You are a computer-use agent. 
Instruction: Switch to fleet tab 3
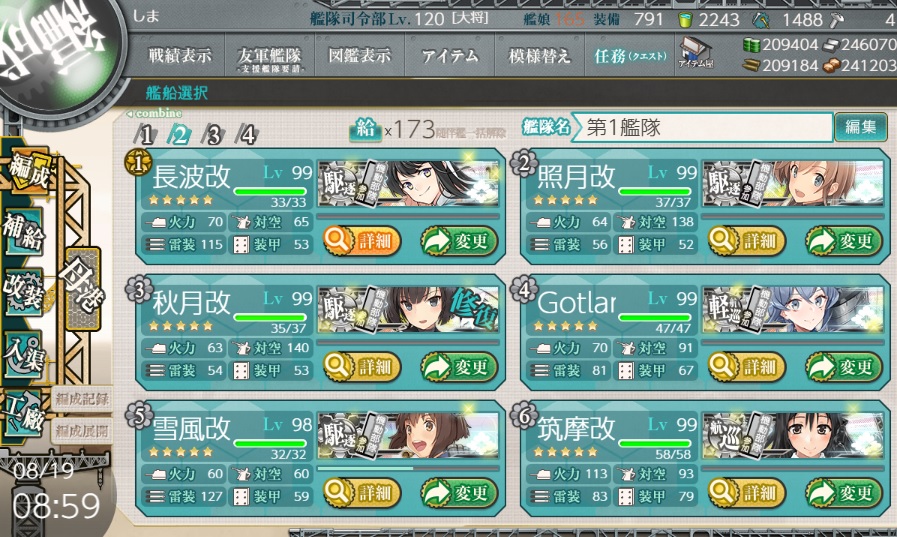pos(212,135)
